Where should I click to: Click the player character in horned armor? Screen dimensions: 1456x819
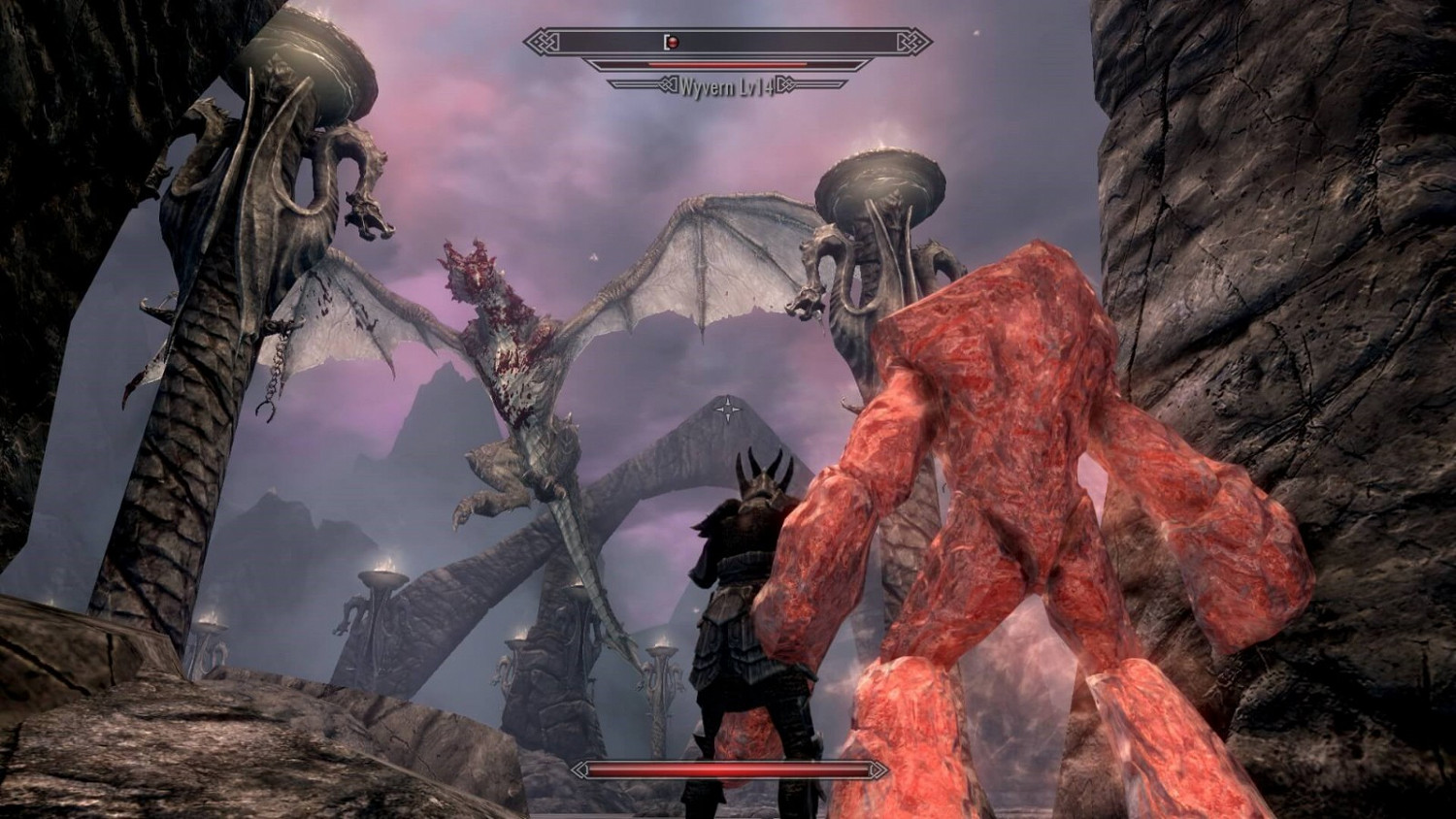click(747, 602)
